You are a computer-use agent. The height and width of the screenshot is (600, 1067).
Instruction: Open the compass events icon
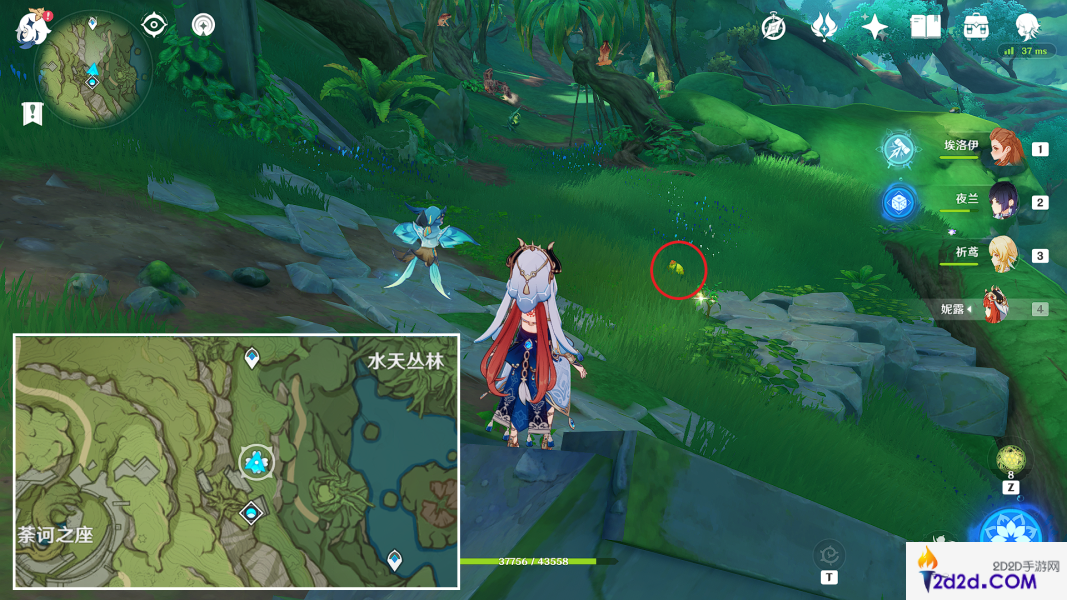click(773, 27)
